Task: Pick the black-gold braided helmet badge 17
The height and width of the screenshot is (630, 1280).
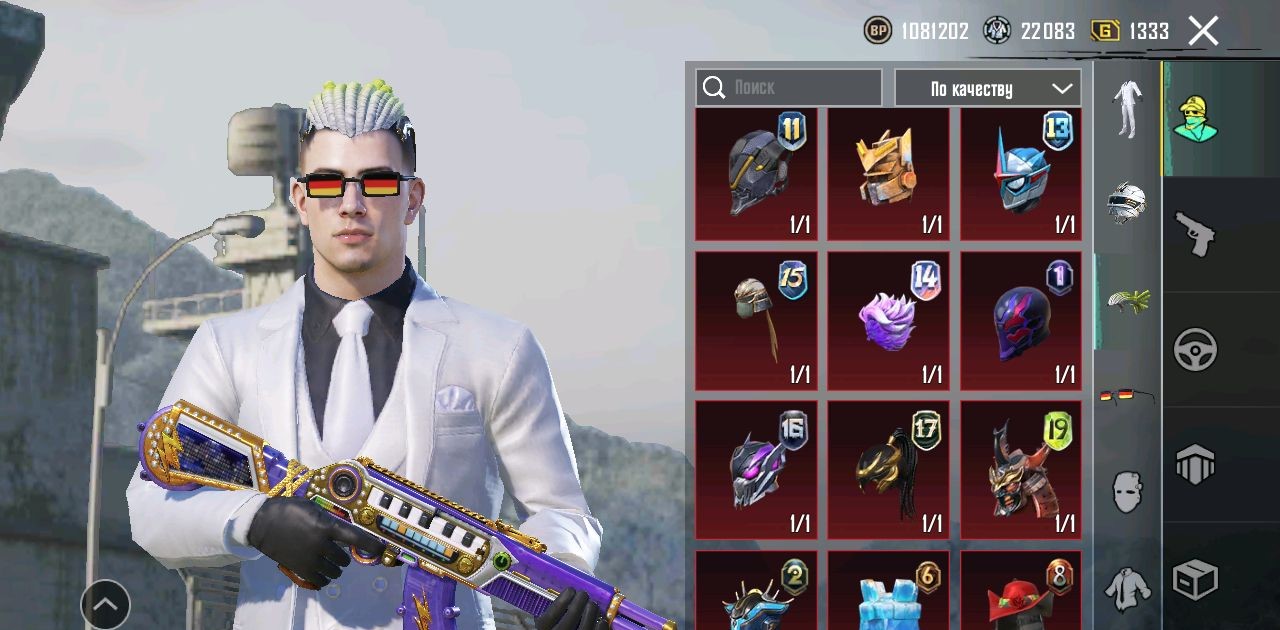Action: click(888, 470)
